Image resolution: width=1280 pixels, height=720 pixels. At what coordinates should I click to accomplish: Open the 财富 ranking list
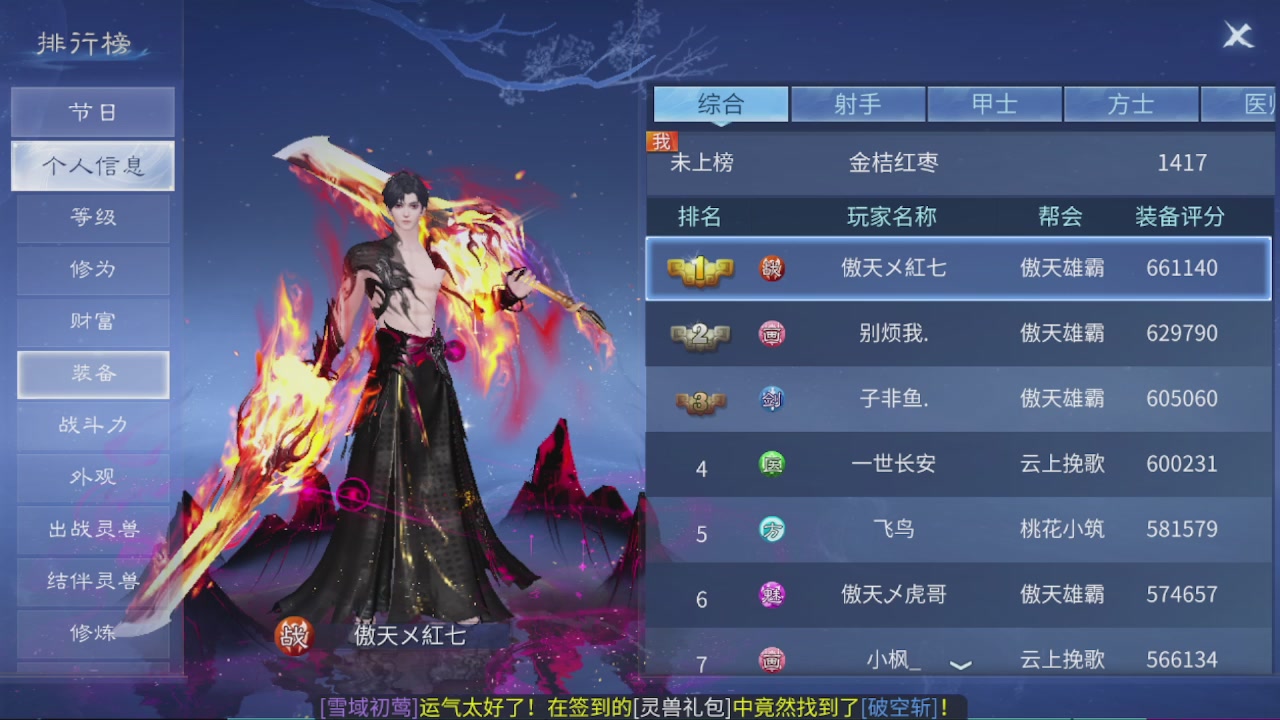[x=92, y=322]
